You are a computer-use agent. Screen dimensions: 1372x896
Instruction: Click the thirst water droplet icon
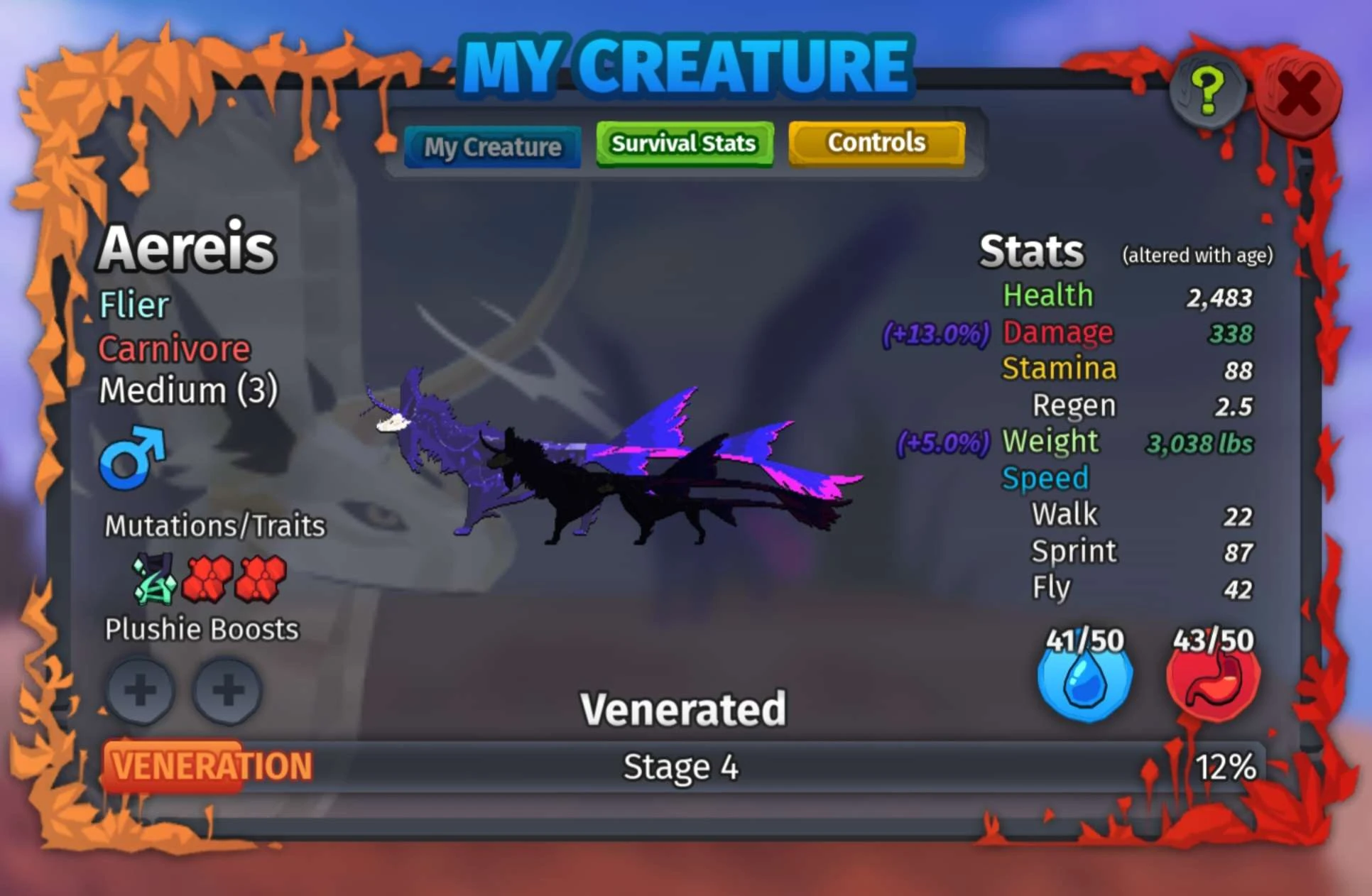[x=1084, y=679]
